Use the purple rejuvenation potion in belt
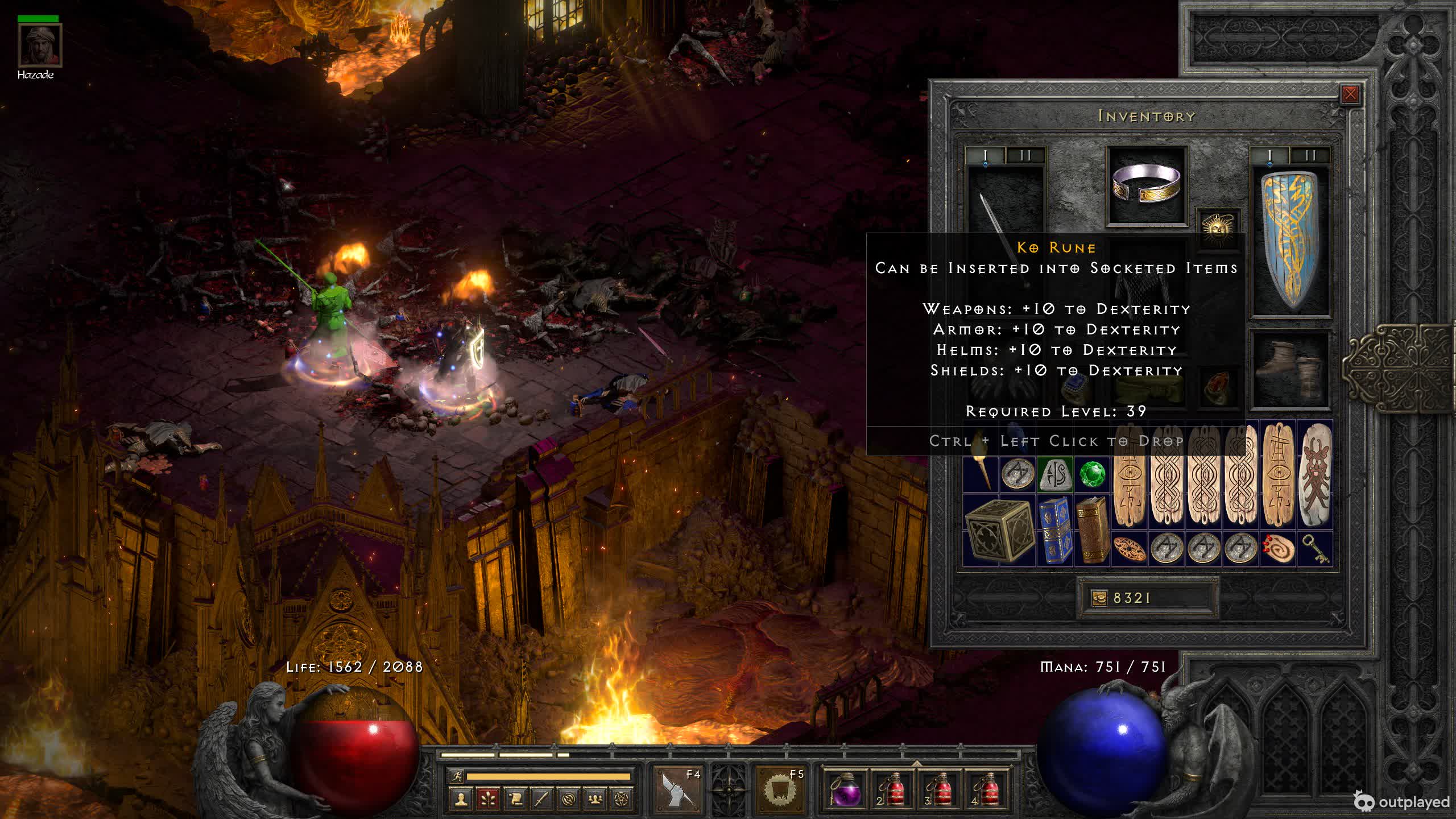 click(x=845, y=789)
